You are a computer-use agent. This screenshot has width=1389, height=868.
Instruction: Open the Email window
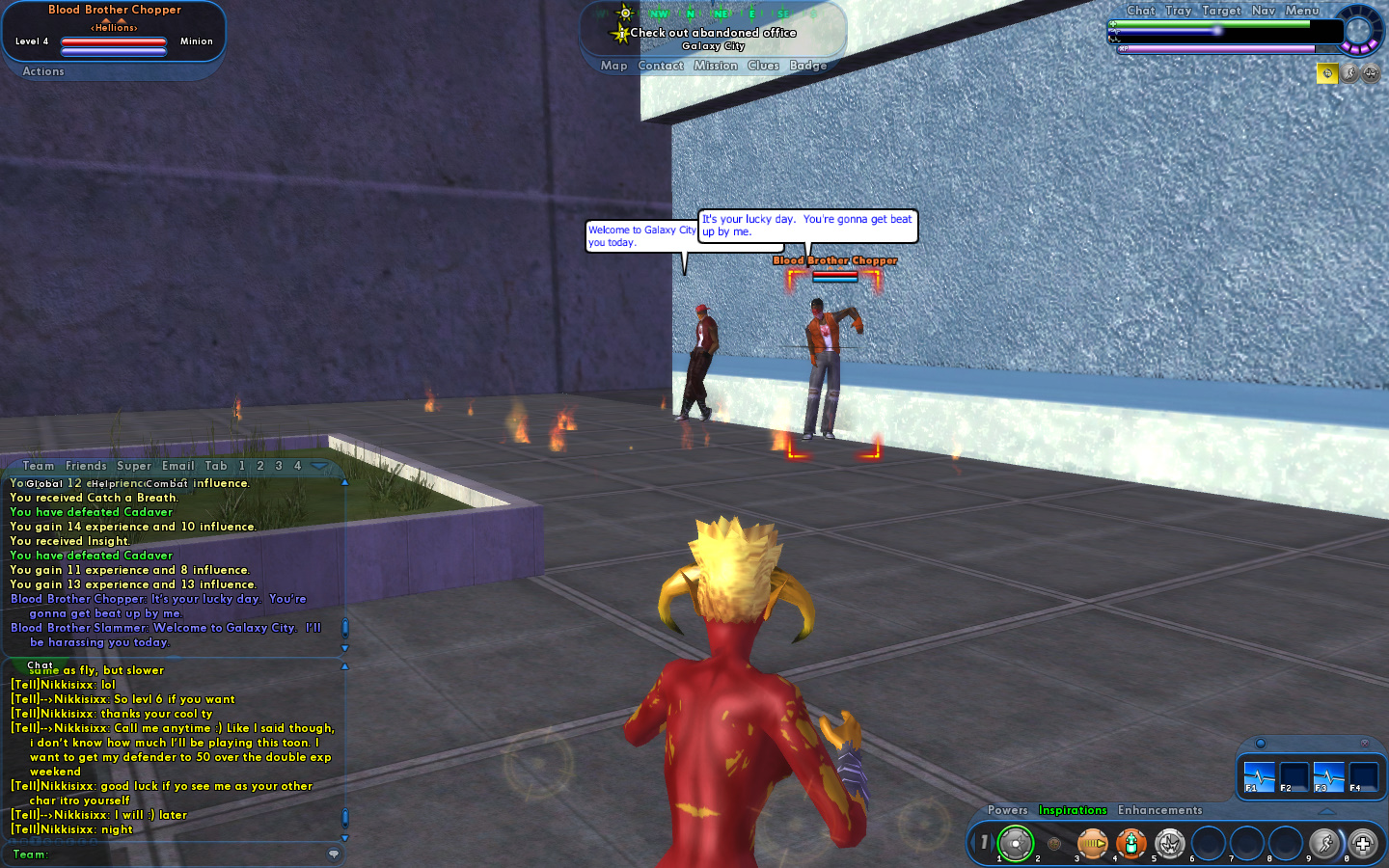click(x=178, y=466)
